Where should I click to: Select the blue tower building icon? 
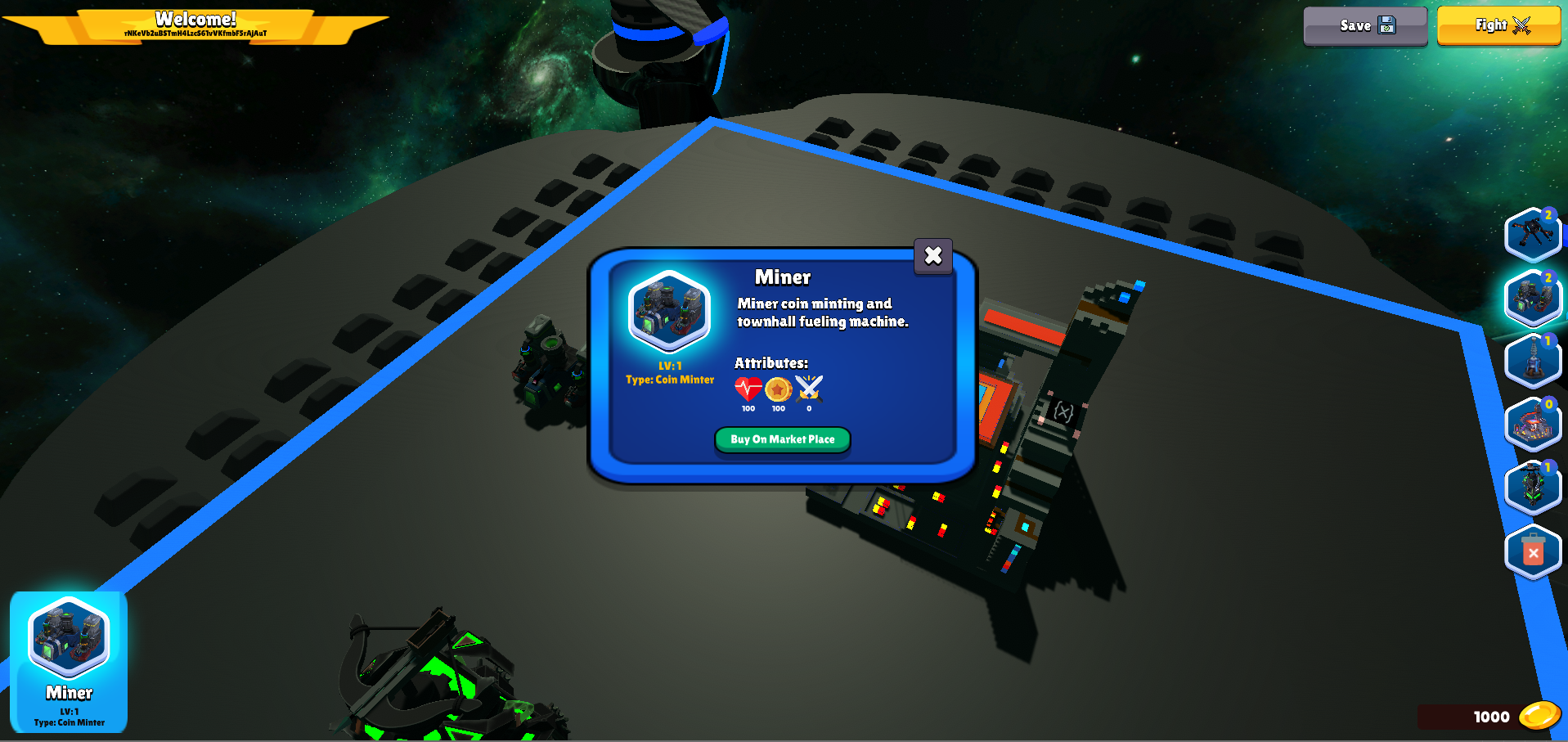pyautogui.click(x=1532, y=361)
